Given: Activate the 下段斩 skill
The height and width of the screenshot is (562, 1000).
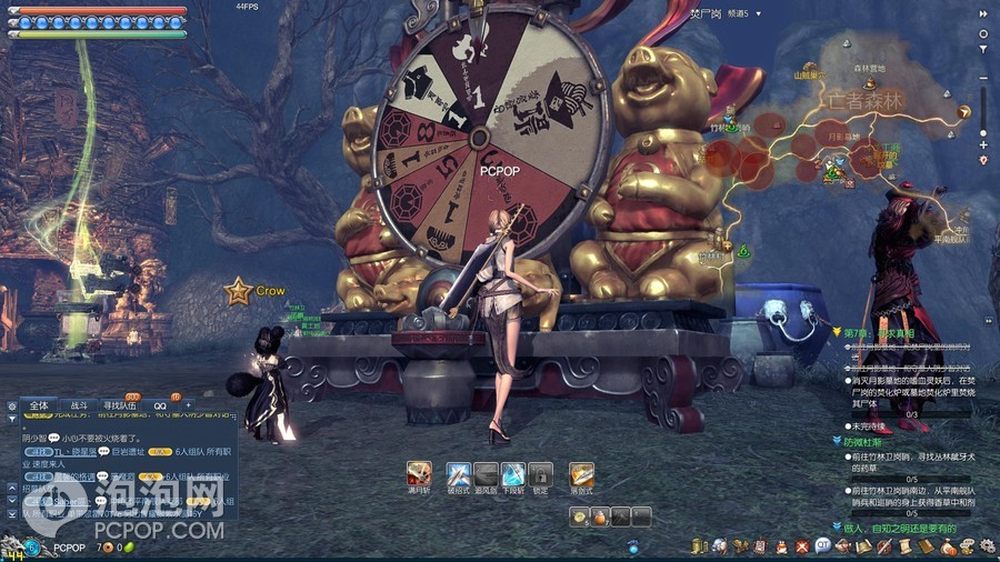Looking at the screenshot, I should tap(513, 473).
